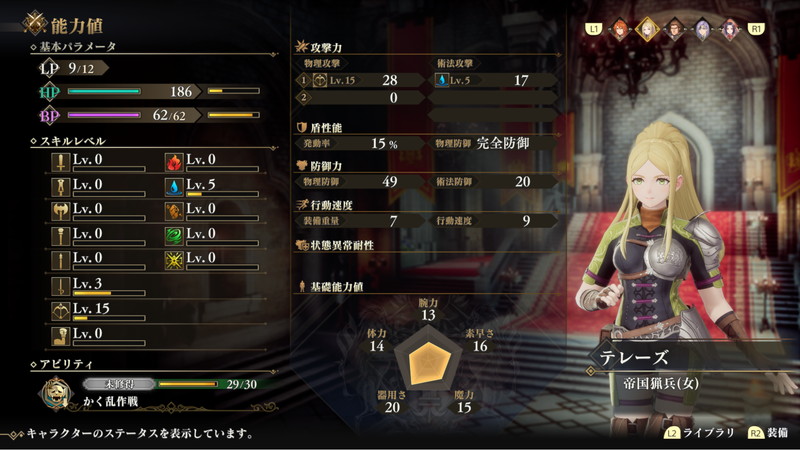Select the fire magic skill icon
The height and width of the screenshot is (450, 800).
click(x=173, y=162)
